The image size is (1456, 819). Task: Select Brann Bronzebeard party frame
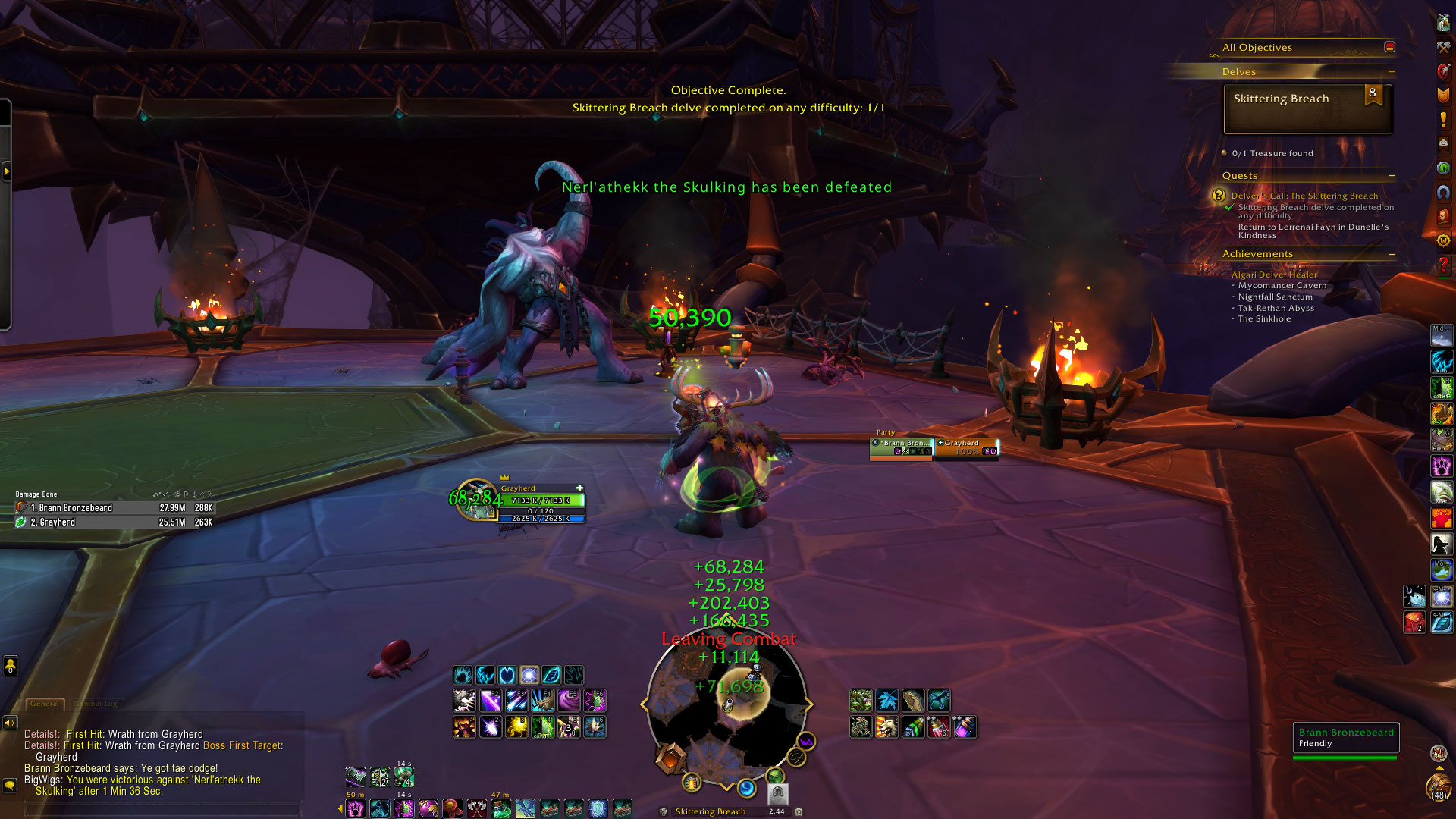[901, 447]
